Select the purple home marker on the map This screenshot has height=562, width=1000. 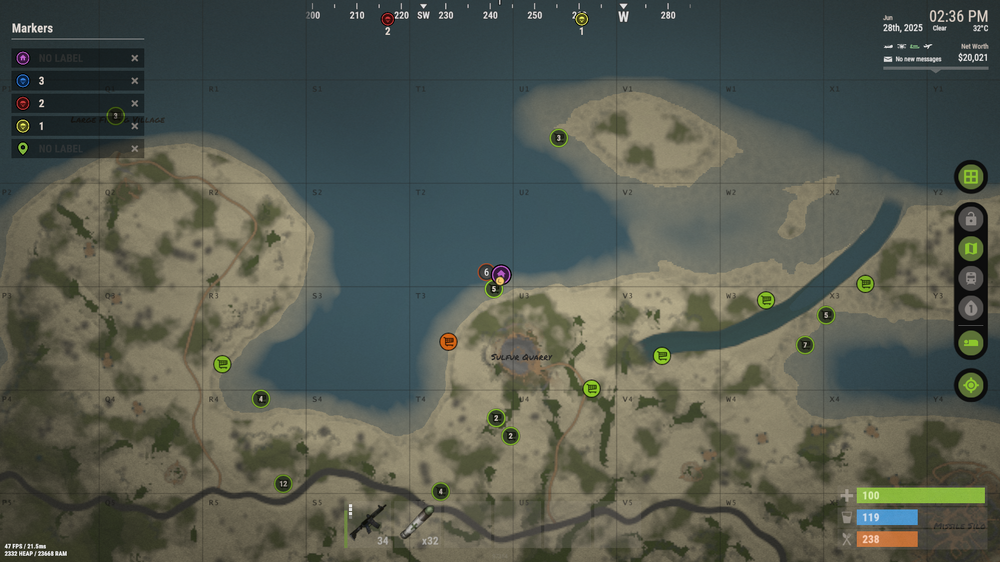click(501, 273)
